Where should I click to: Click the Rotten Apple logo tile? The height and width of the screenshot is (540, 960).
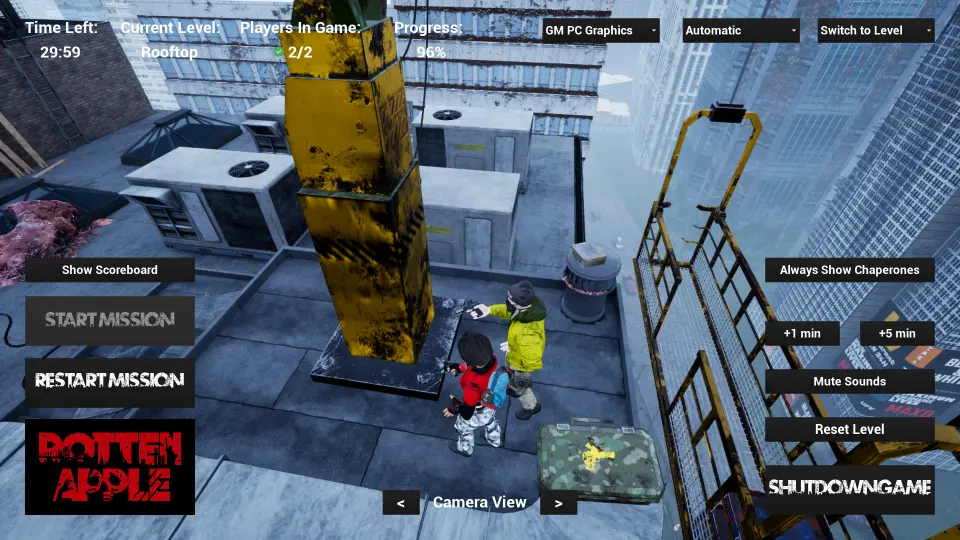[x=110, y=467]
